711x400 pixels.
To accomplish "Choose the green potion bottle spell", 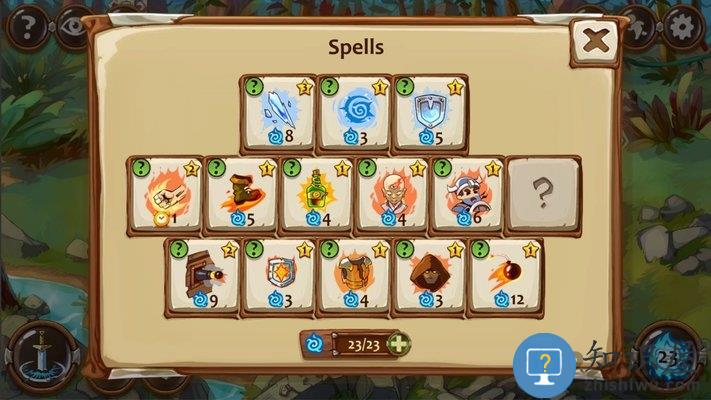I will [316, 194].
